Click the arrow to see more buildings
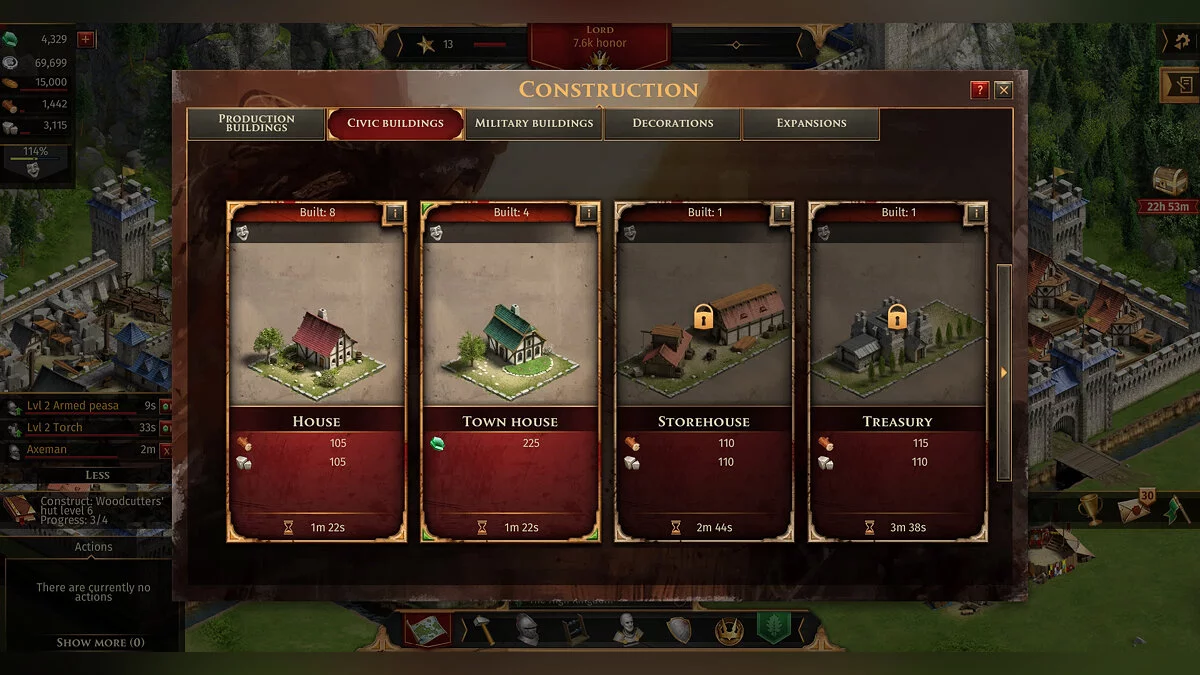 click(x=1004, y=373)
